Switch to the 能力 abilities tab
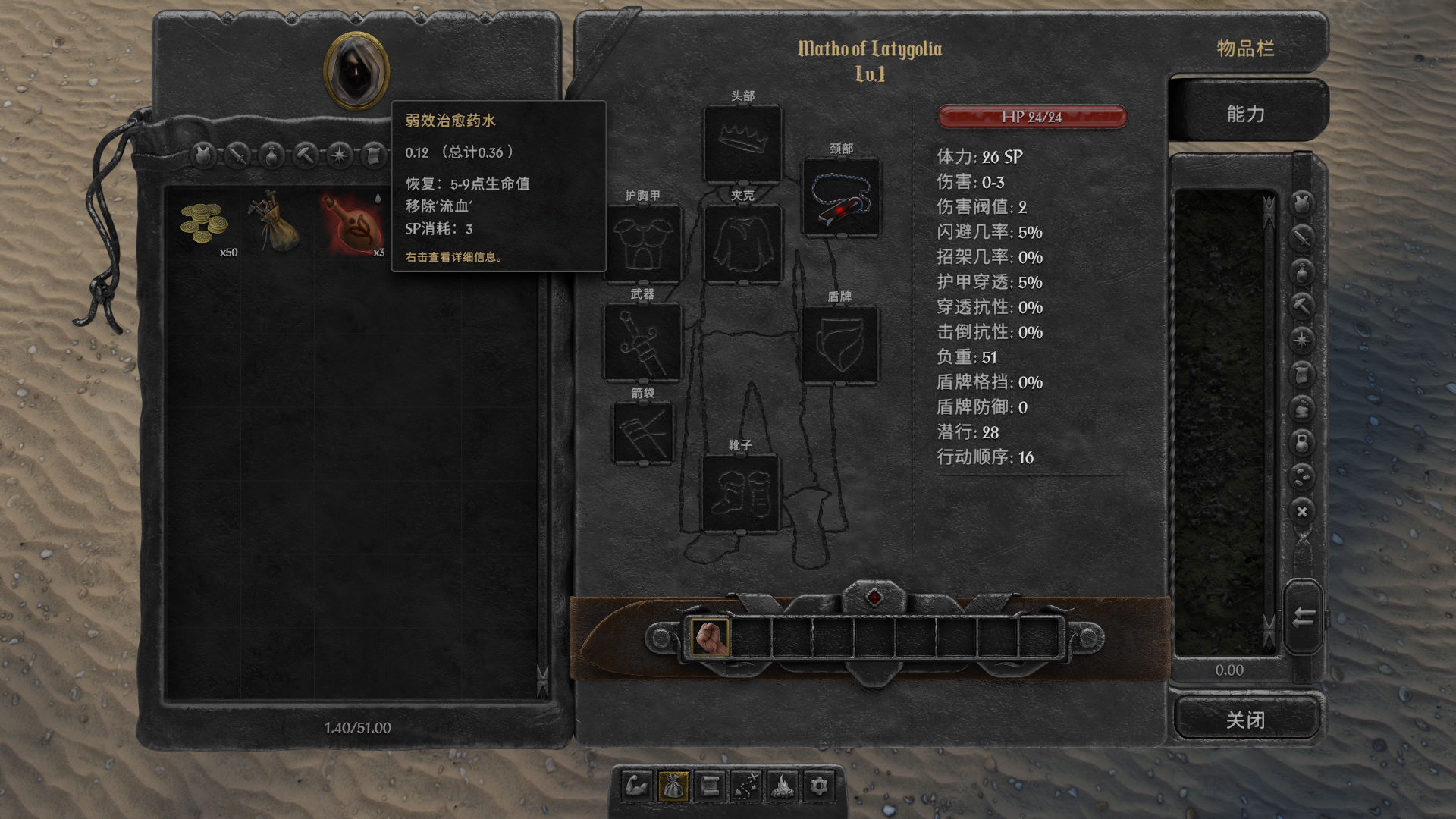 1245,114
